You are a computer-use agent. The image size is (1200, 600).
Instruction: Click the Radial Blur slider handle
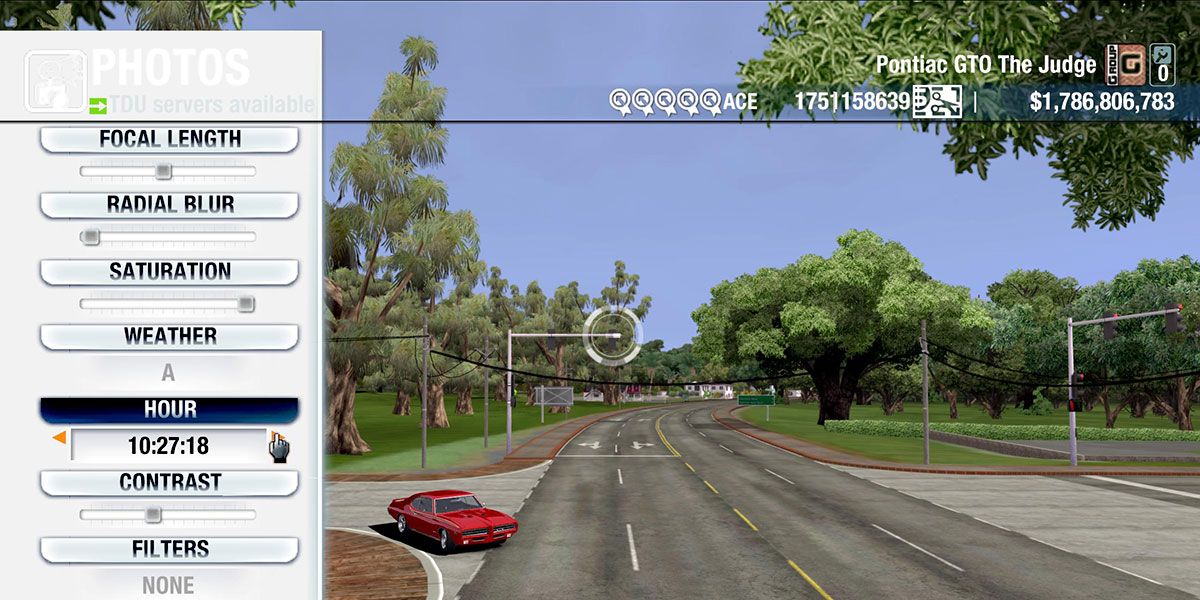click(x=91, y=237)
